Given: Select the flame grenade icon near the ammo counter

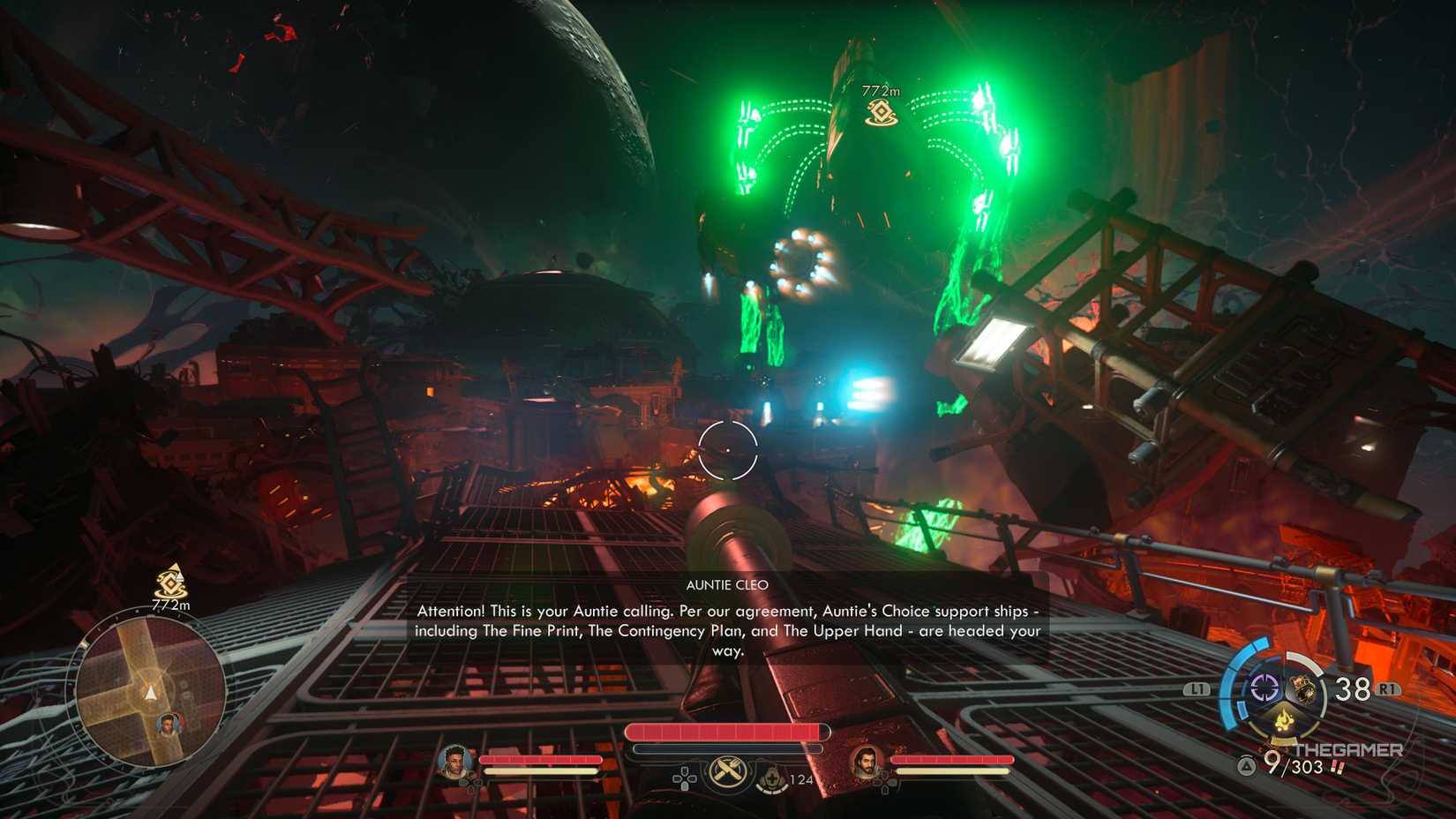Looking at the screenshot, I should (x=1284, y=719).
